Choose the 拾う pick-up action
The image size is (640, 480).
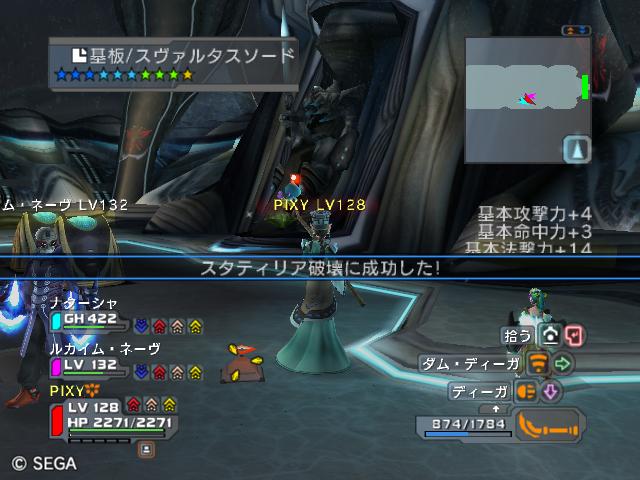point(517,336)
